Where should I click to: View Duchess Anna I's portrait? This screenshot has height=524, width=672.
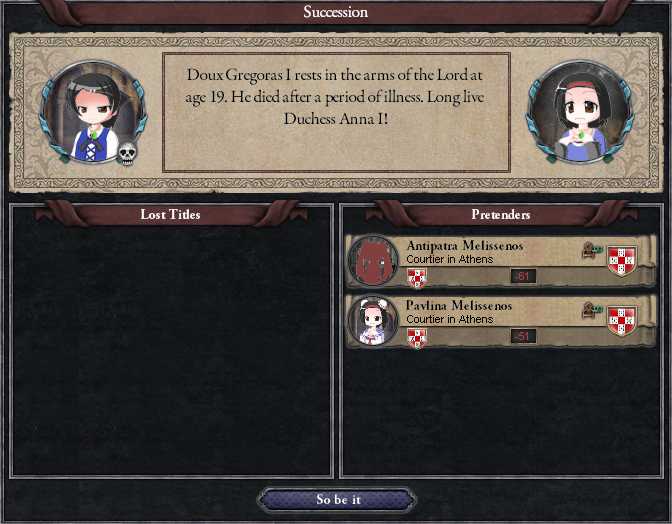[x=573, y=112]
